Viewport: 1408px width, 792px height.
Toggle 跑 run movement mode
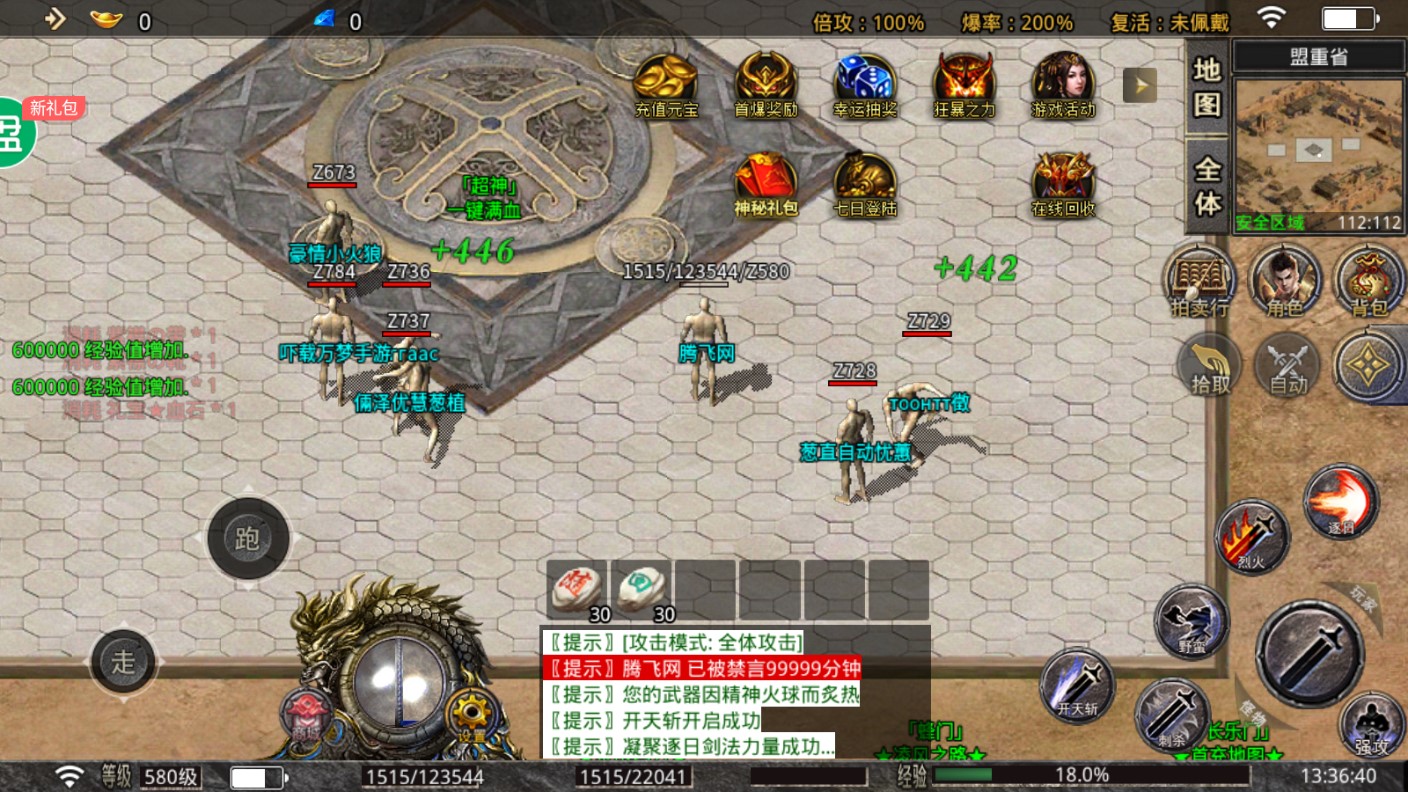(248, 539)
